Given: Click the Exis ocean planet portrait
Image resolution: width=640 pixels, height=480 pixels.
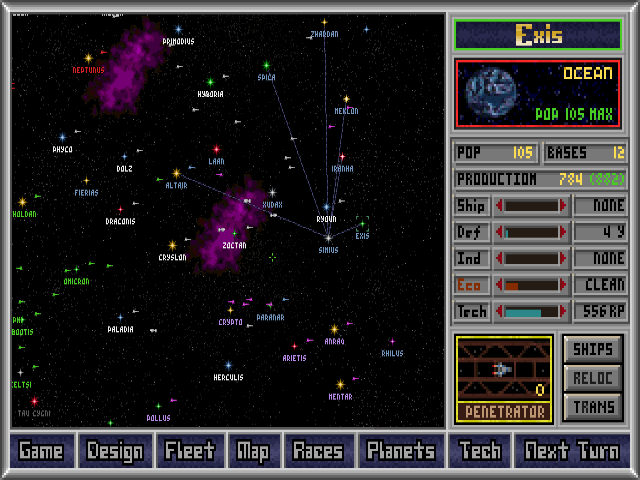Looking at the screenshot, I should click(492, 93).
